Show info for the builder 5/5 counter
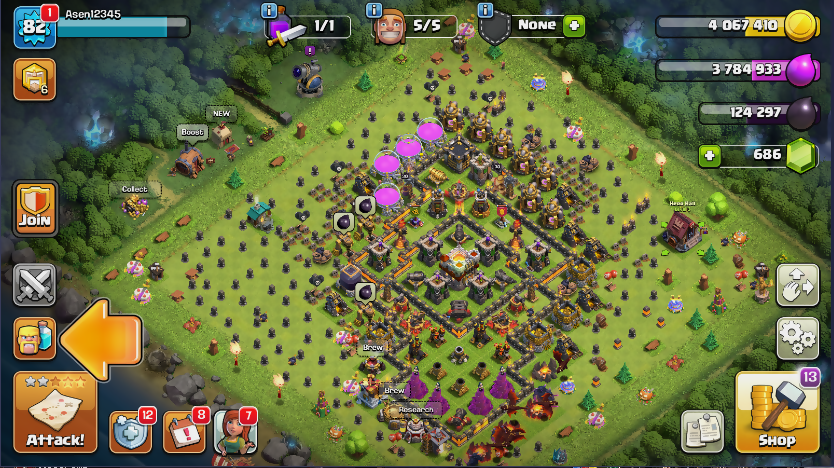 (375, 10)
